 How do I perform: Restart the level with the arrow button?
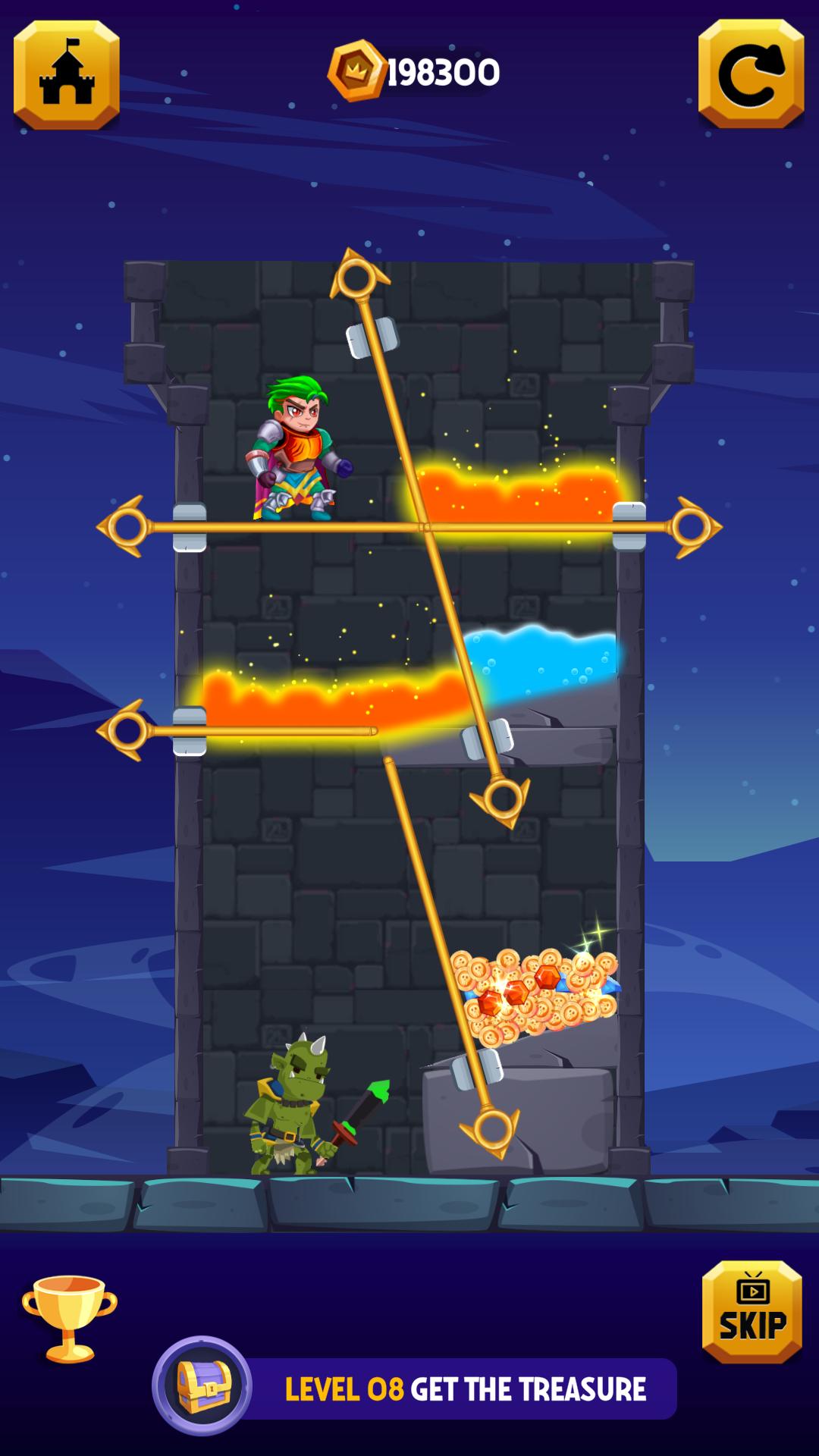tap(751, 75)
